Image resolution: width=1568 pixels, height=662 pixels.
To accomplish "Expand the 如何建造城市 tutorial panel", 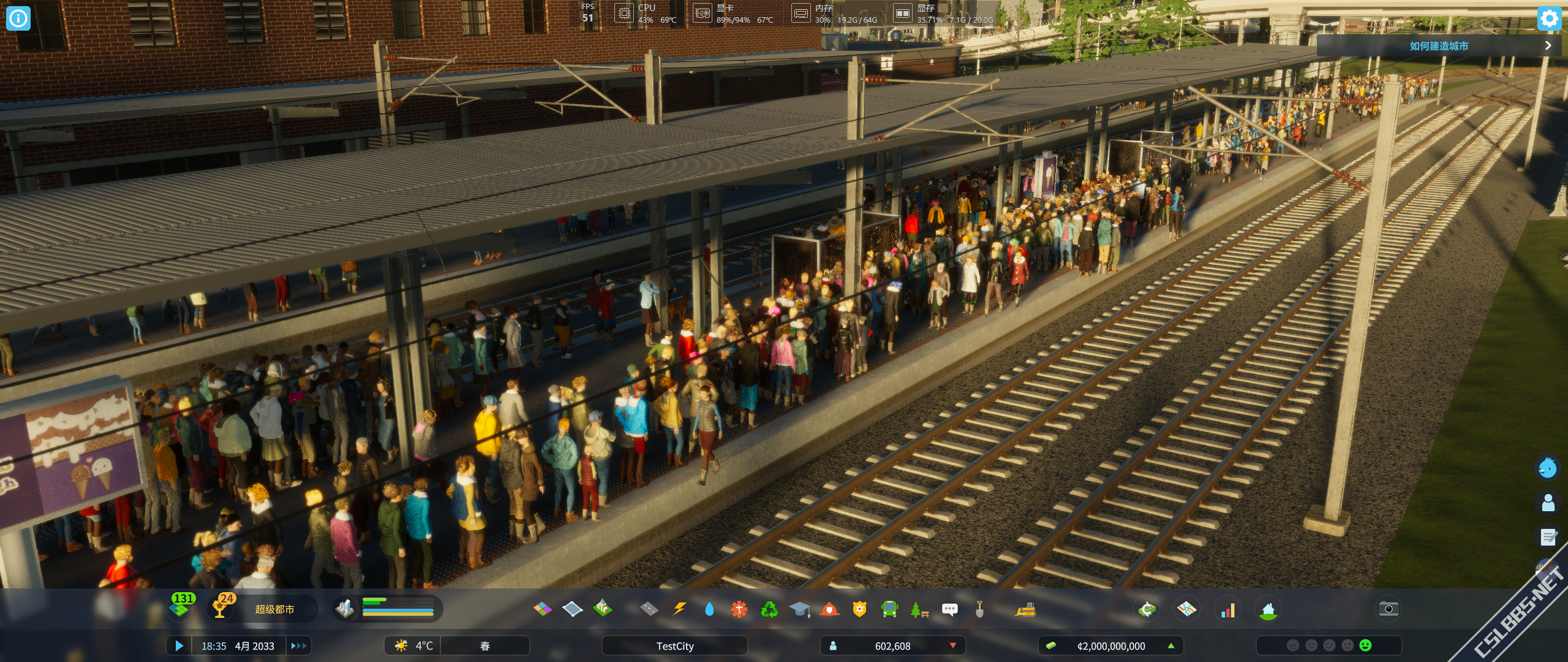I will tap(1548, 45).
